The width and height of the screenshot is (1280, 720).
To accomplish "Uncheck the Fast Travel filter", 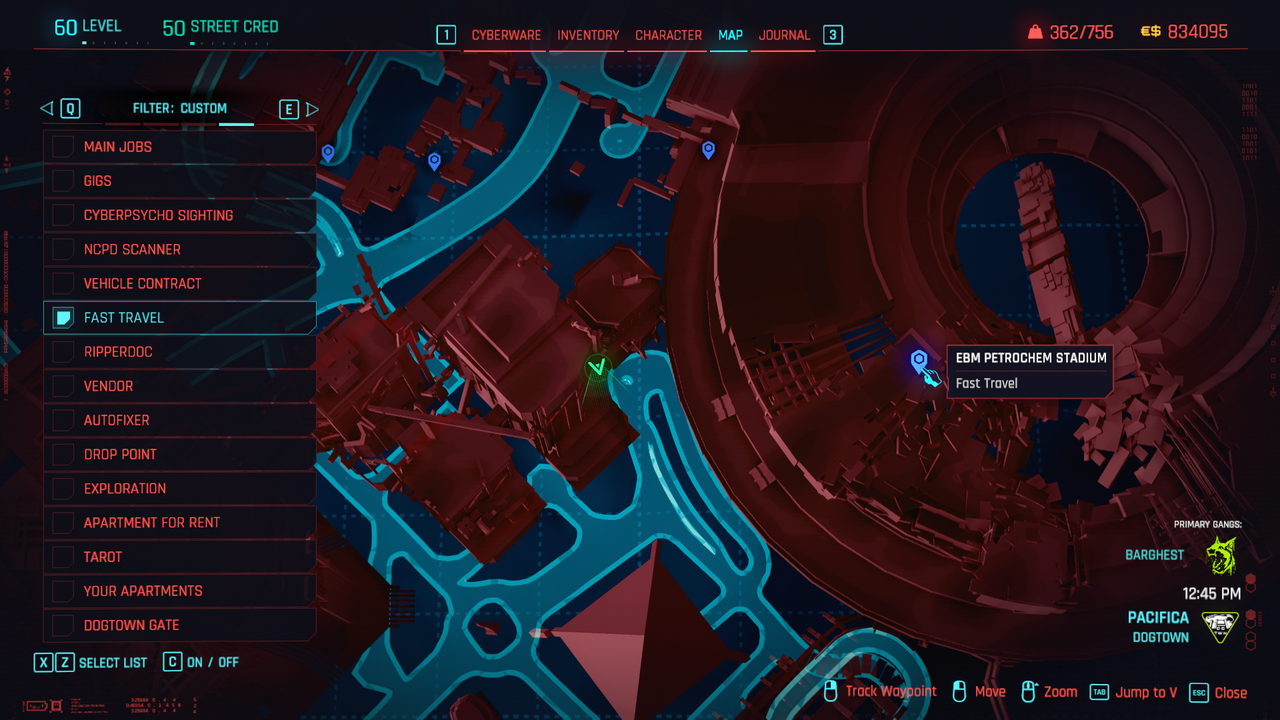I will click(64, 318).
